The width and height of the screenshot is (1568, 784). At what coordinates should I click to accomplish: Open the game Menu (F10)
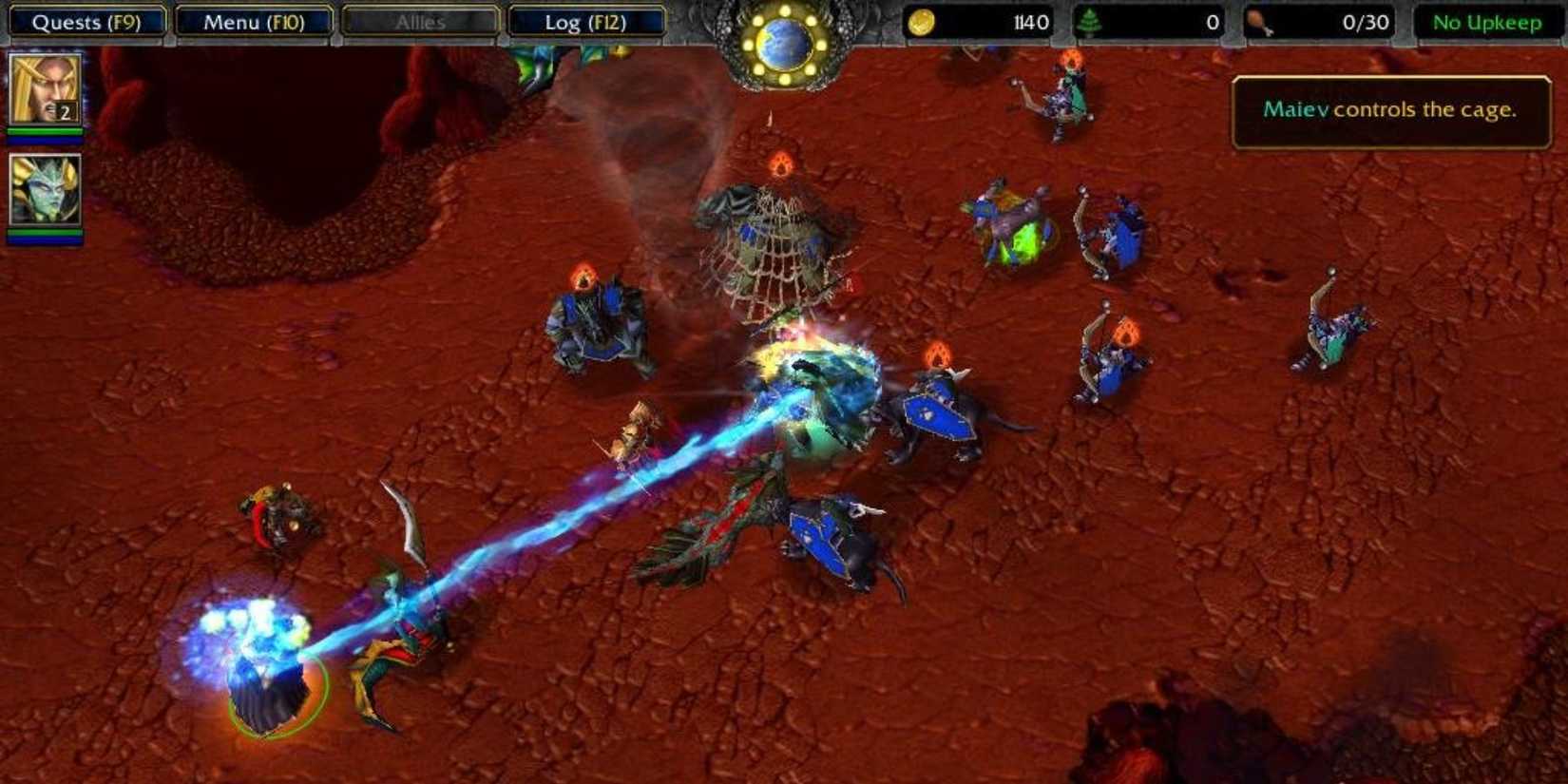254,19
